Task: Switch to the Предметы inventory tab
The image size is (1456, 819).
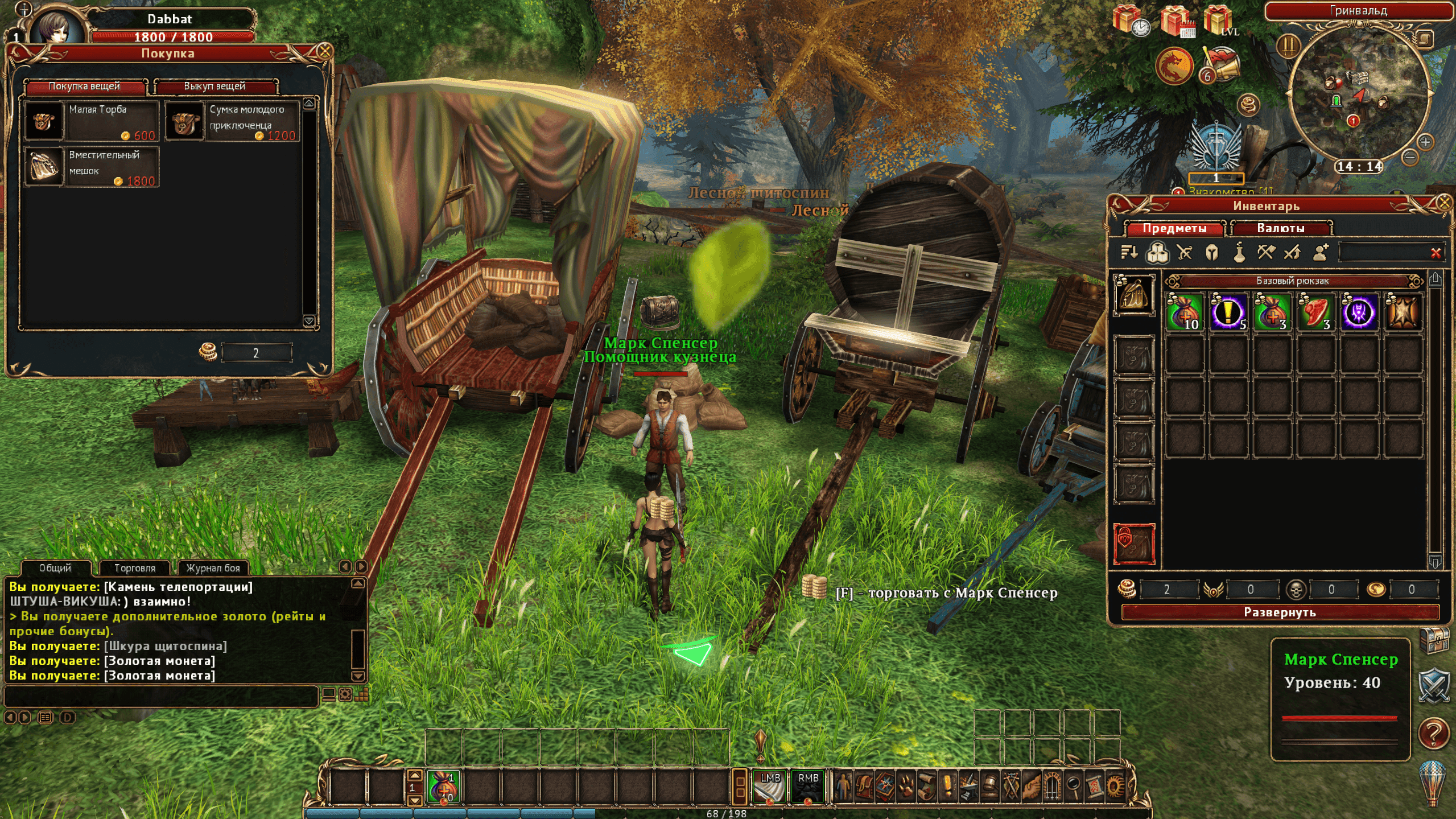Action: [x=1174, y=229]
